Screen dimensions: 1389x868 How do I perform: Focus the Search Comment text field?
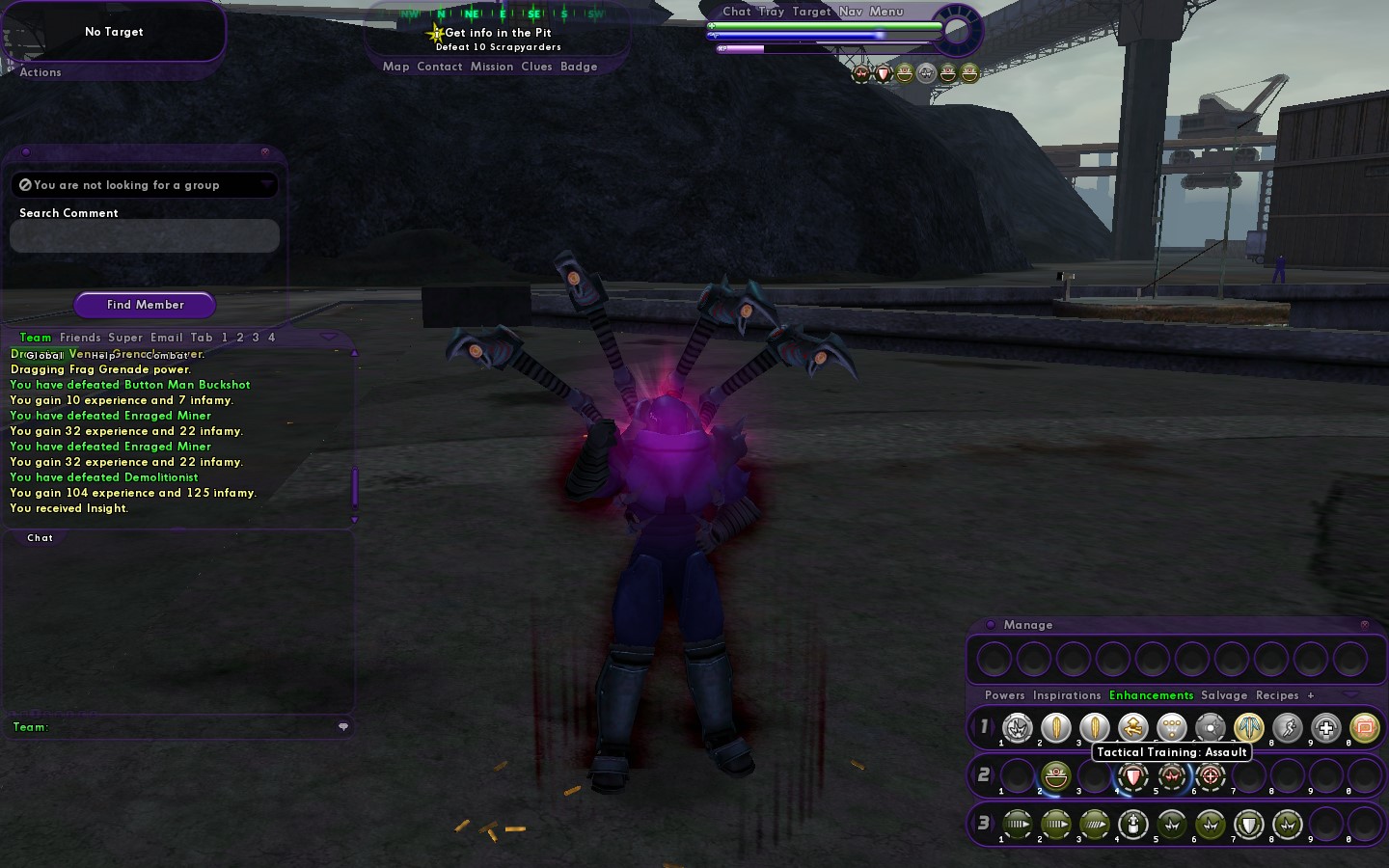pos(145,235)
